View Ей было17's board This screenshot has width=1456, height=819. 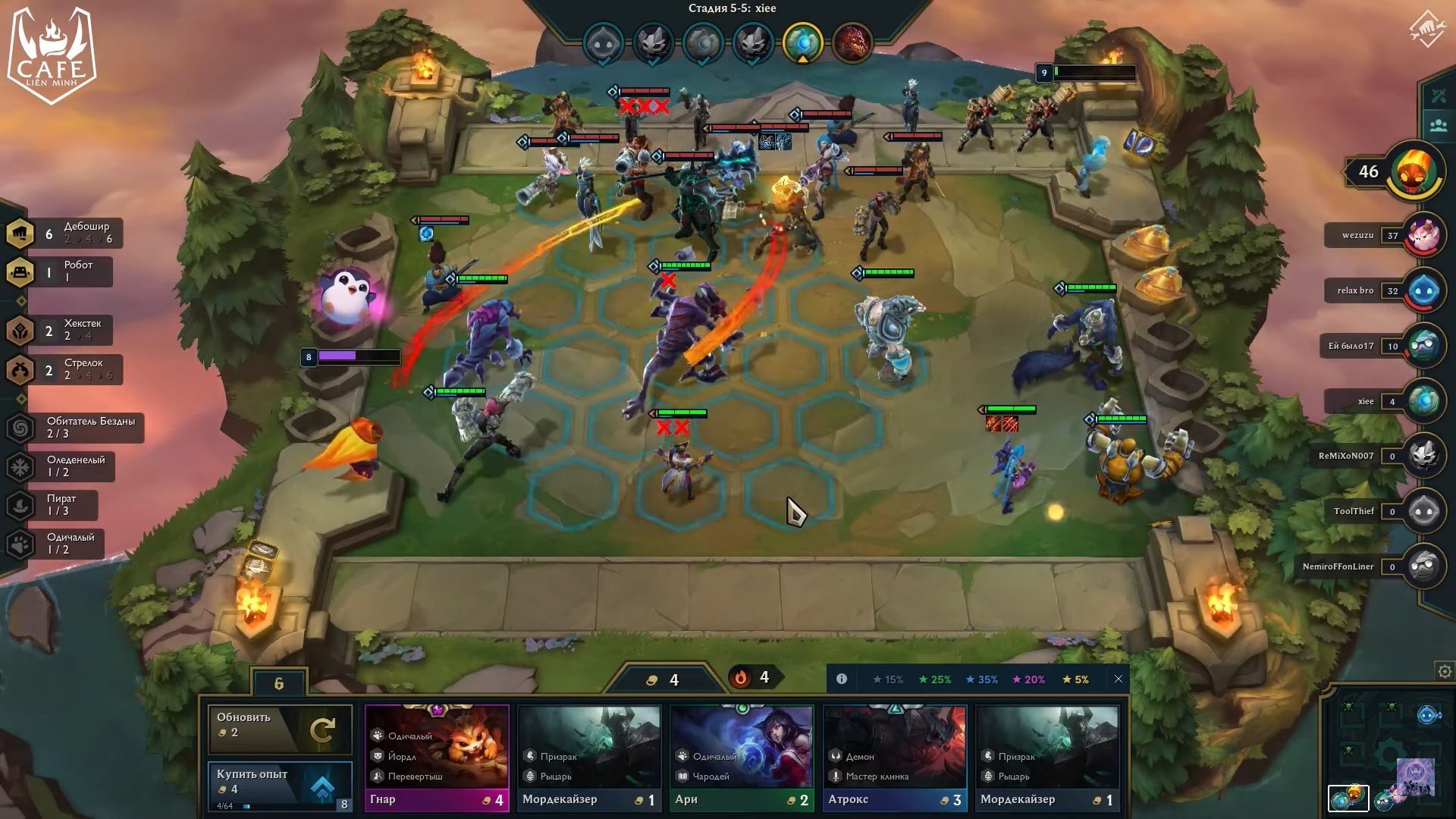(x=1423, y=346)
